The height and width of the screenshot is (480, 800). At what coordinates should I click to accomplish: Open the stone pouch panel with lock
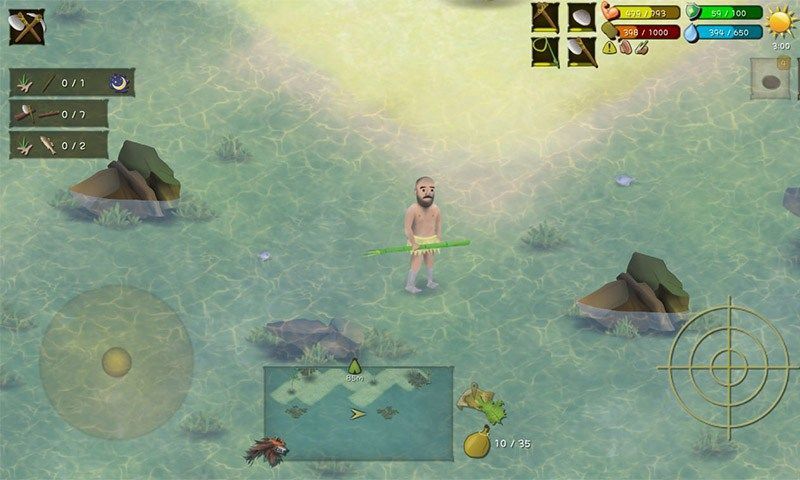click(x=771, y=79)
